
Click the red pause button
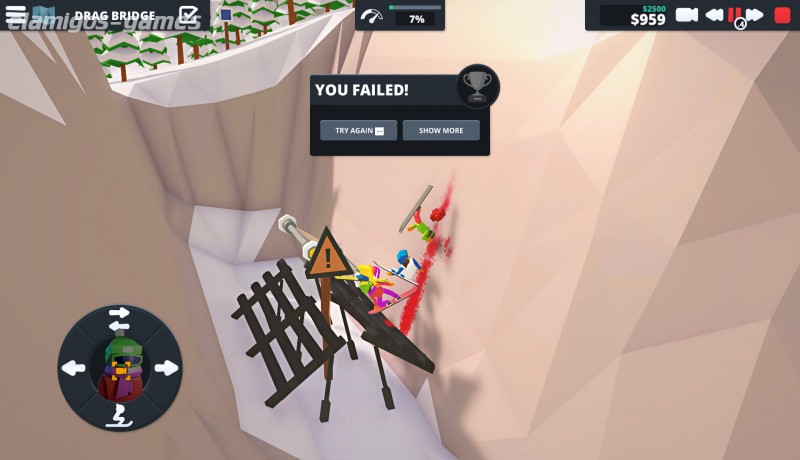(735, 15)
